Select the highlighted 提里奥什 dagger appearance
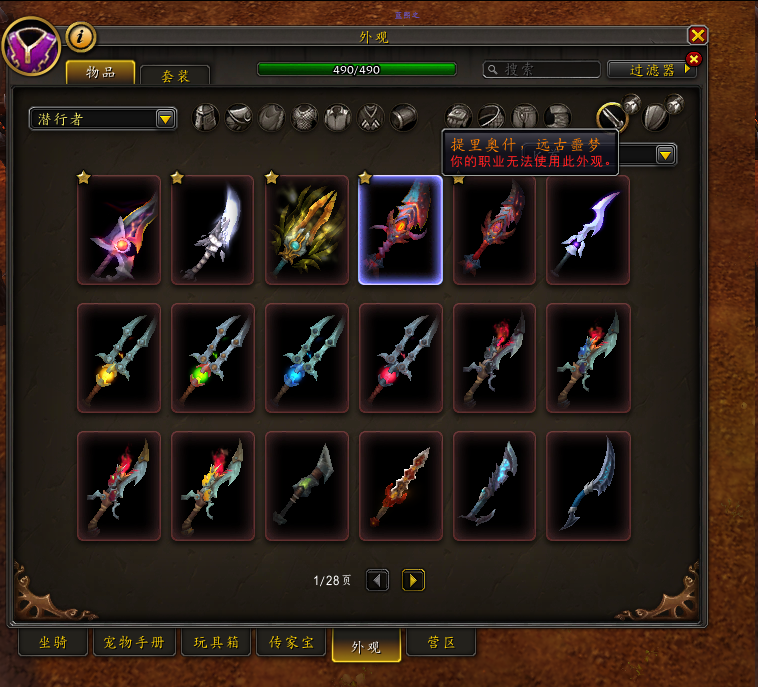 tap(400, 230)
